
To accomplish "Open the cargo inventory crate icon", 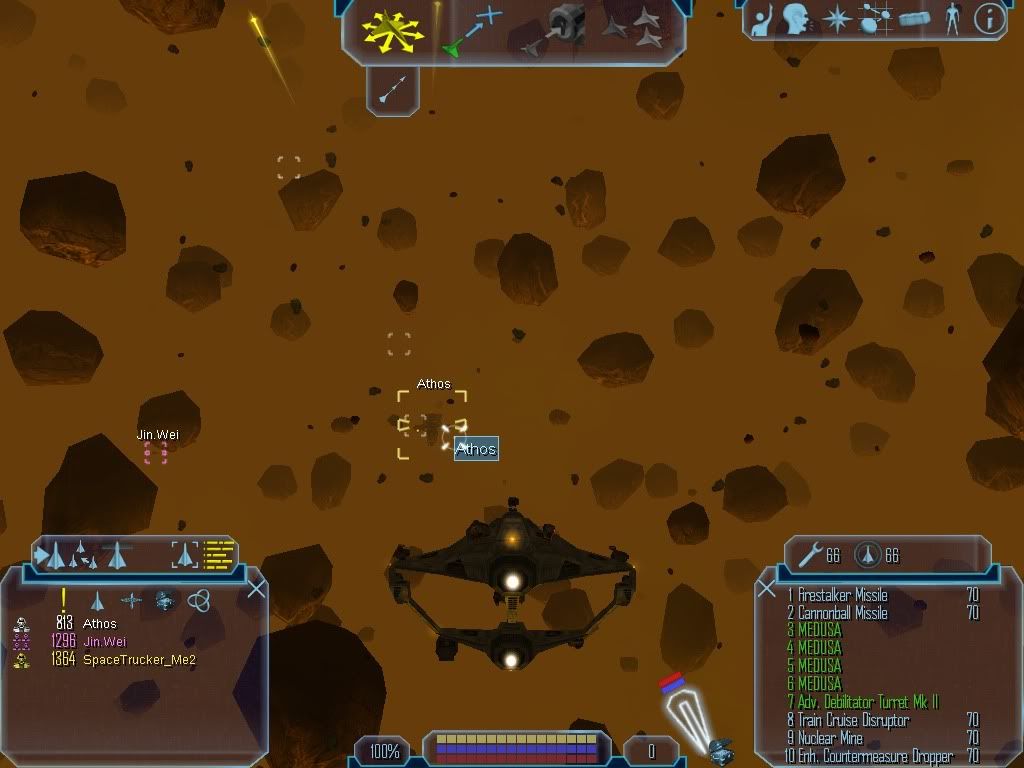I will click(916, 19).
